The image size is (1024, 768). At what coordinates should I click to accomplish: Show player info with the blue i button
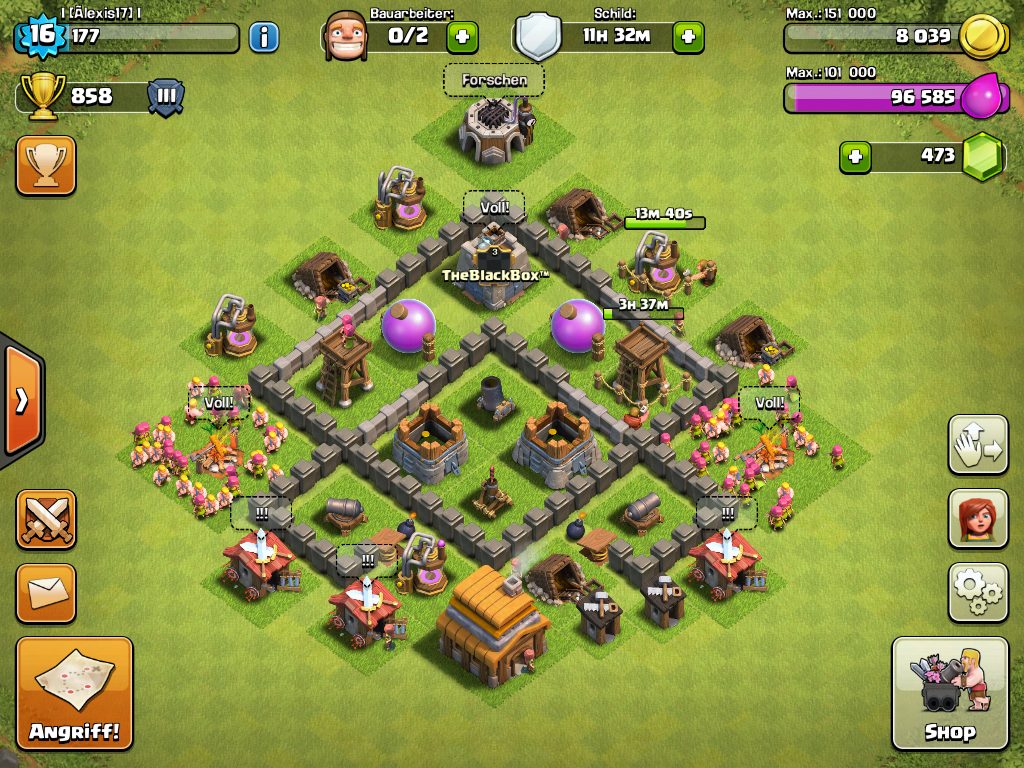tap(264, 38)
